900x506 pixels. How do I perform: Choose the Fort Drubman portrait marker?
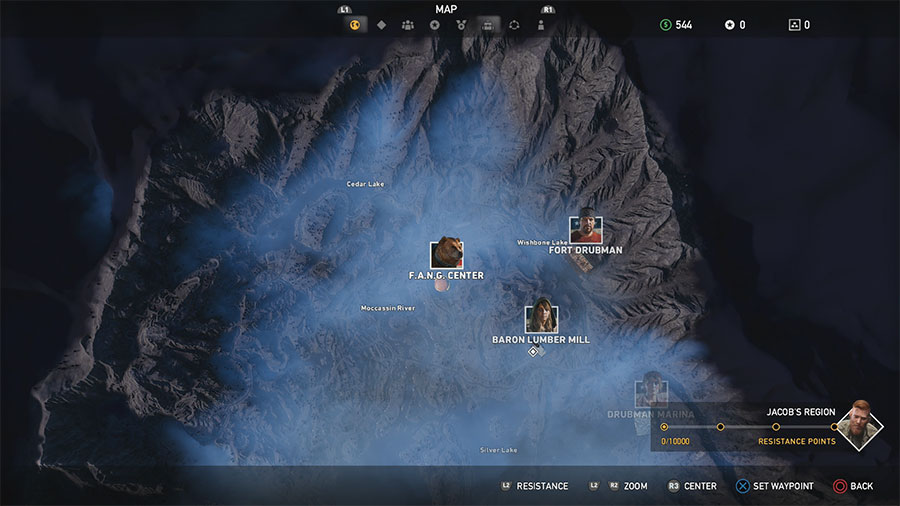coord(586,230)
